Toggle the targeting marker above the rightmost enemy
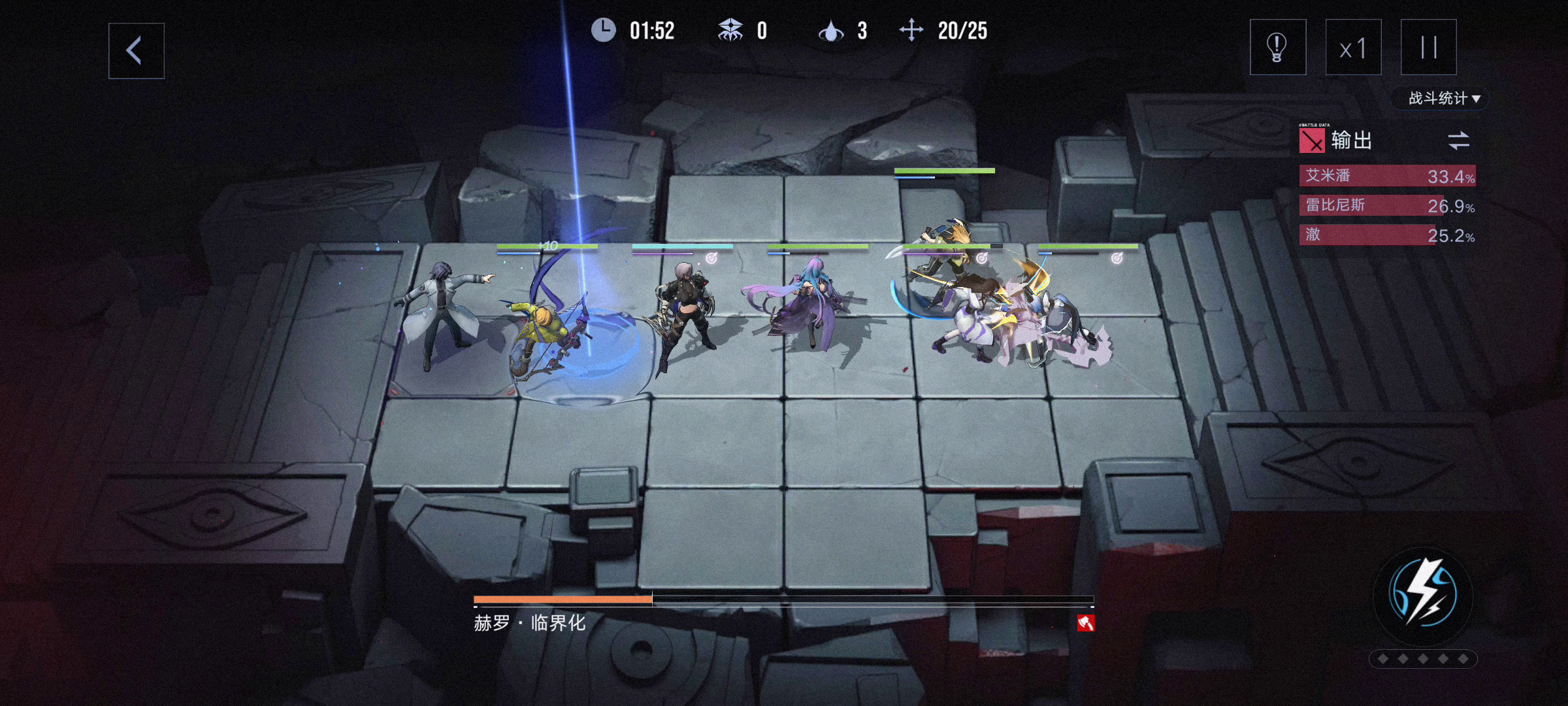This screenshot has width=1568, height=706. [x=1119, y=258]
